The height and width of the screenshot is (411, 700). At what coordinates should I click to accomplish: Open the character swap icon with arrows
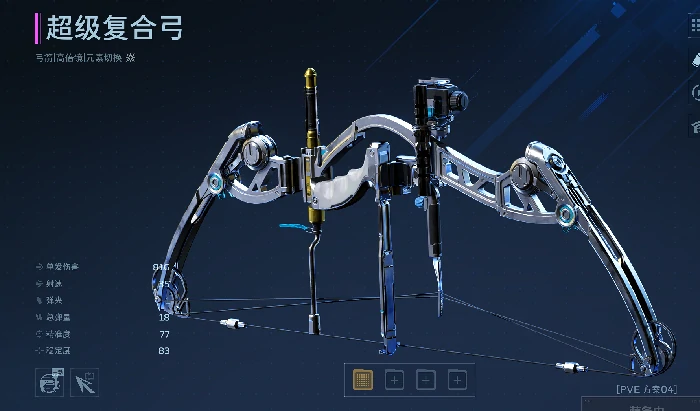(50, 382)
